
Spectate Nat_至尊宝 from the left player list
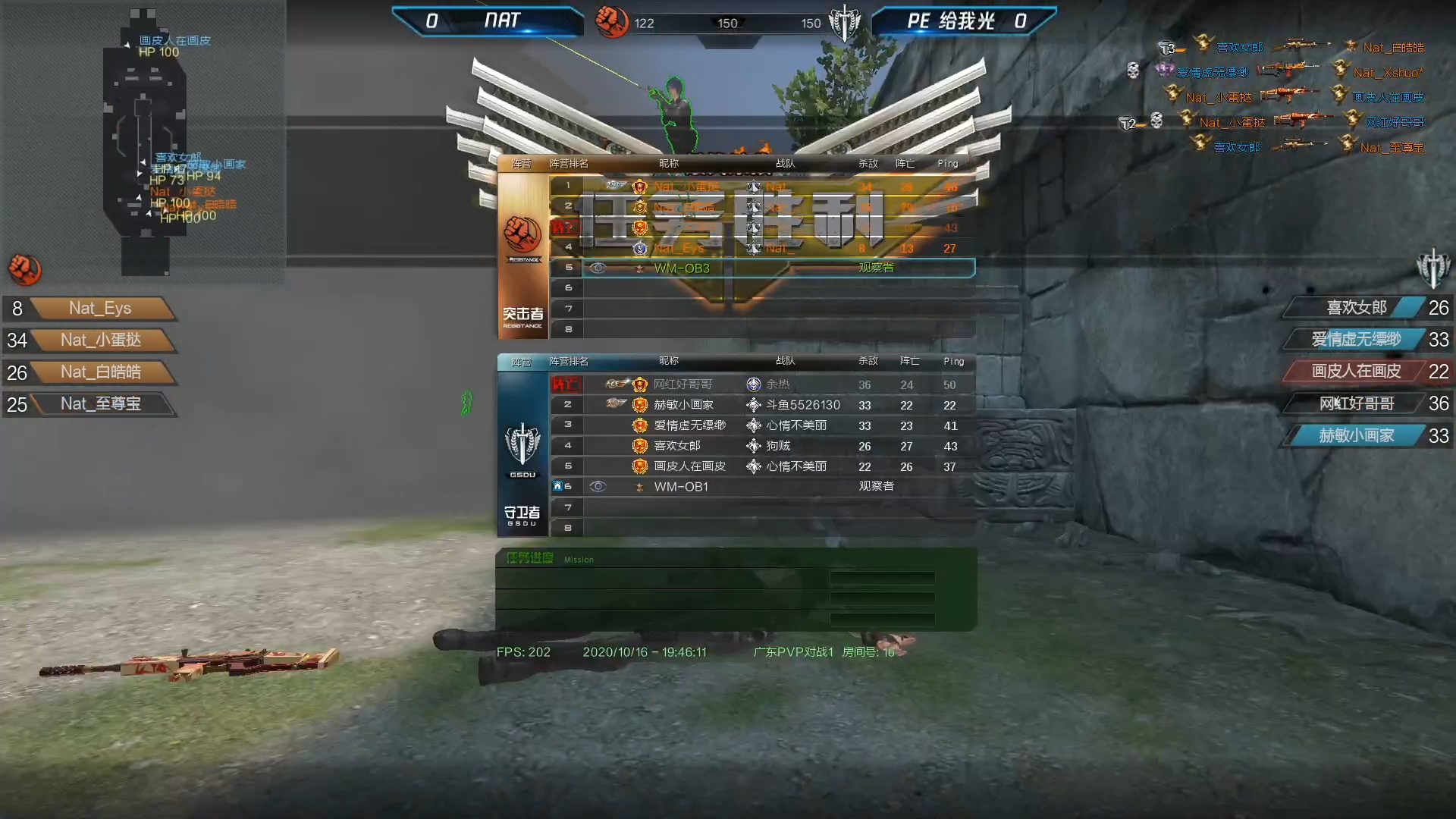[101, 404]
